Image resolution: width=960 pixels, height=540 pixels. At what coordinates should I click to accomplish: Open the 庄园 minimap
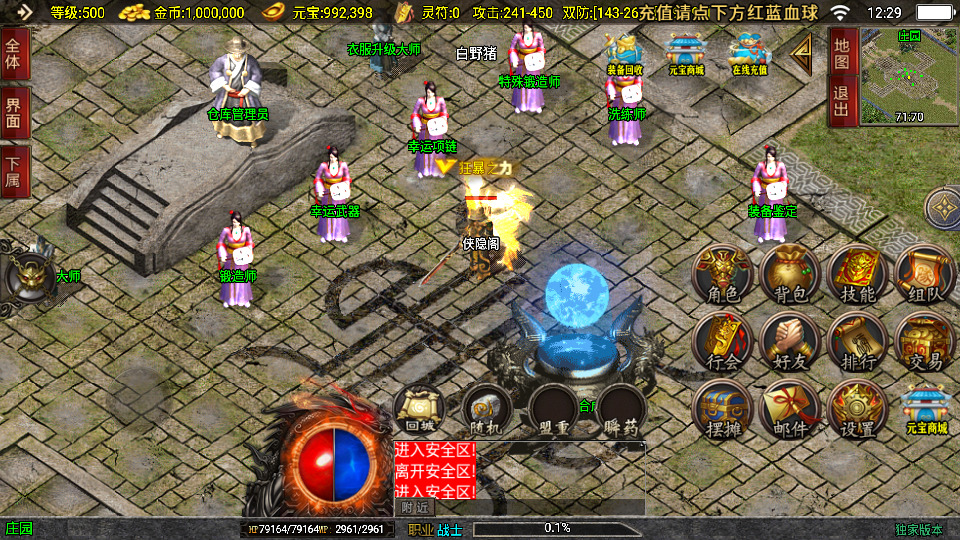point(908,75)
